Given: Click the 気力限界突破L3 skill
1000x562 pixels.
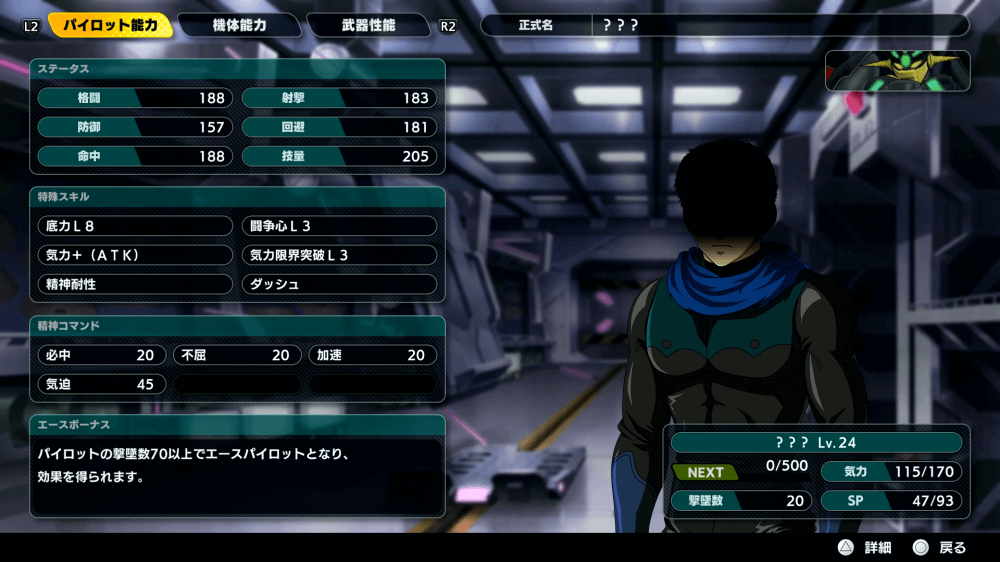Looking at the screenshot, I should pyautogui.click(x=339, y=255).
